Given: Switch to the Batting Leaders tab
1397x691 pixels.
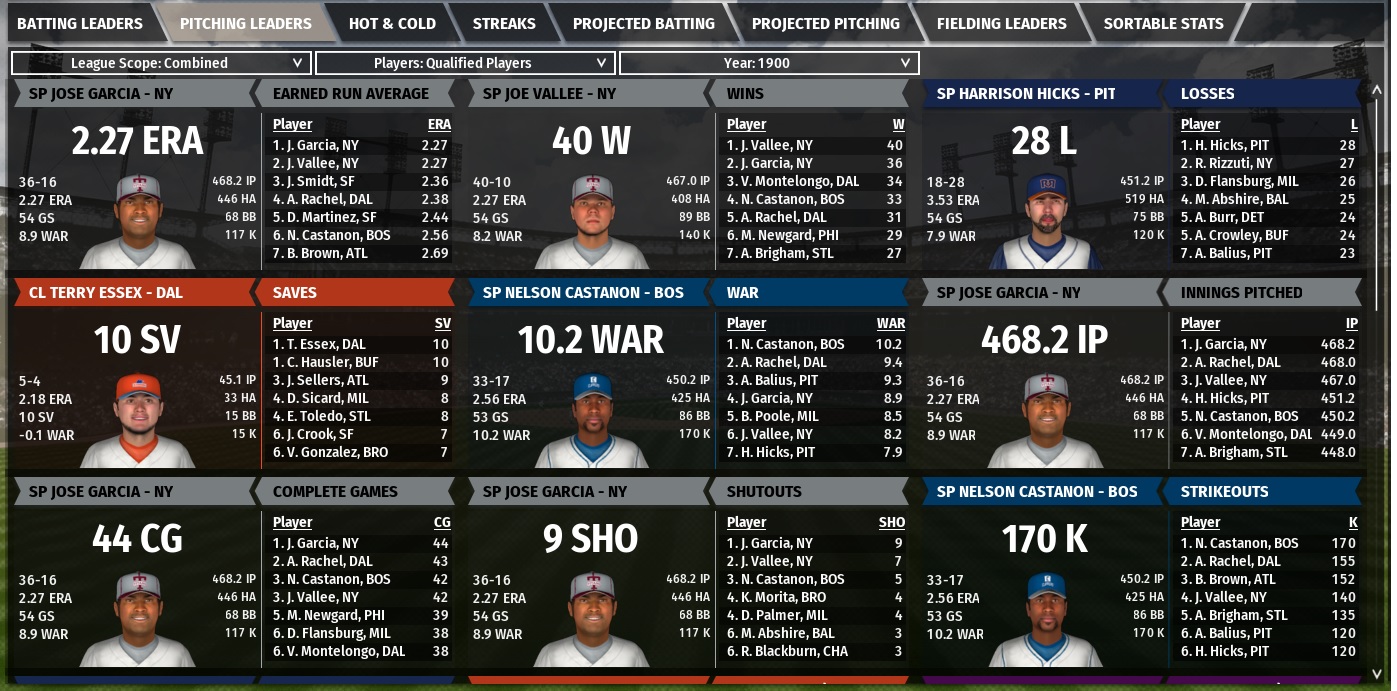Looking at the screenshot, I should [x=80, y=23].
